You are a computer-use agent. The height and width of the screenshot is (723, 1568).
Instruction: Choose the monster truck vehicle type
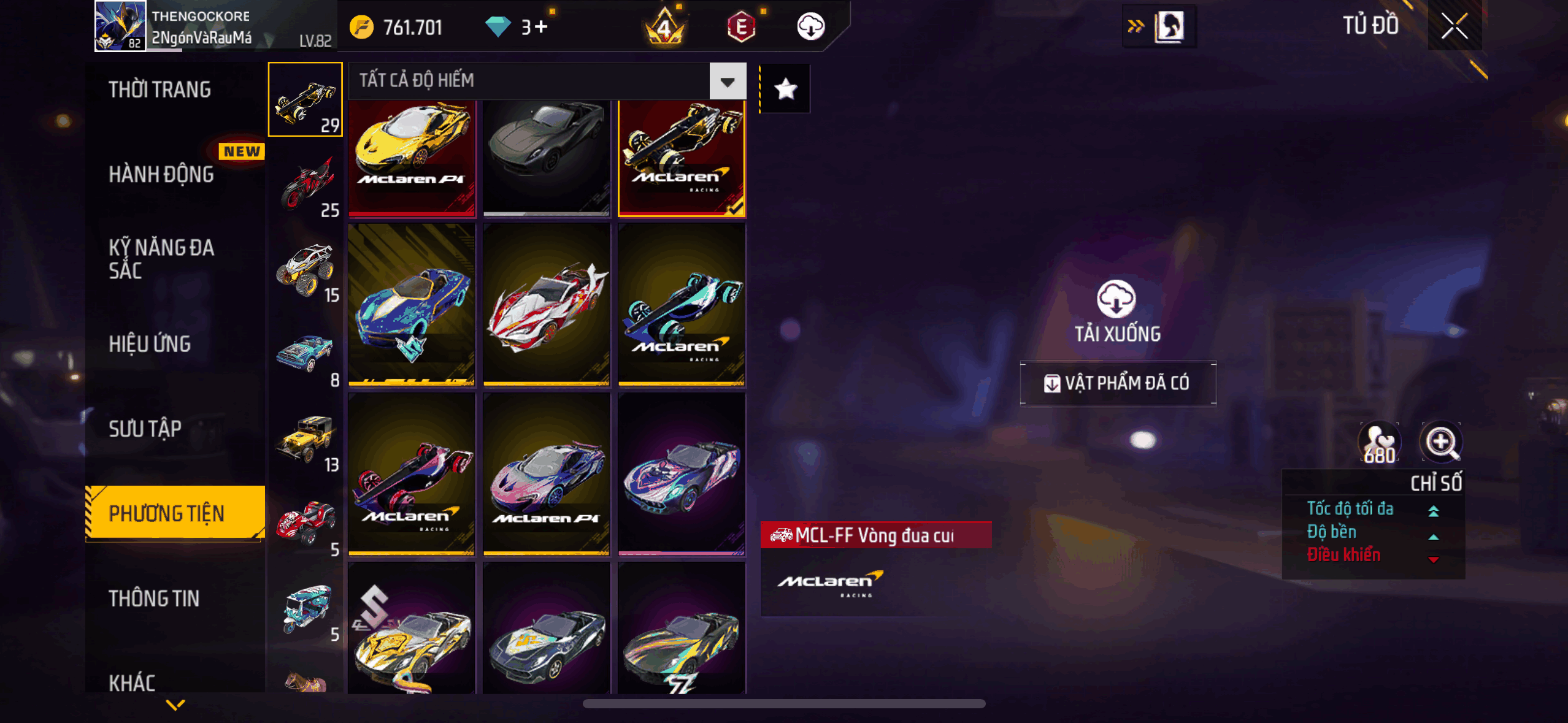pyautogui.click(x=306, y=270)
